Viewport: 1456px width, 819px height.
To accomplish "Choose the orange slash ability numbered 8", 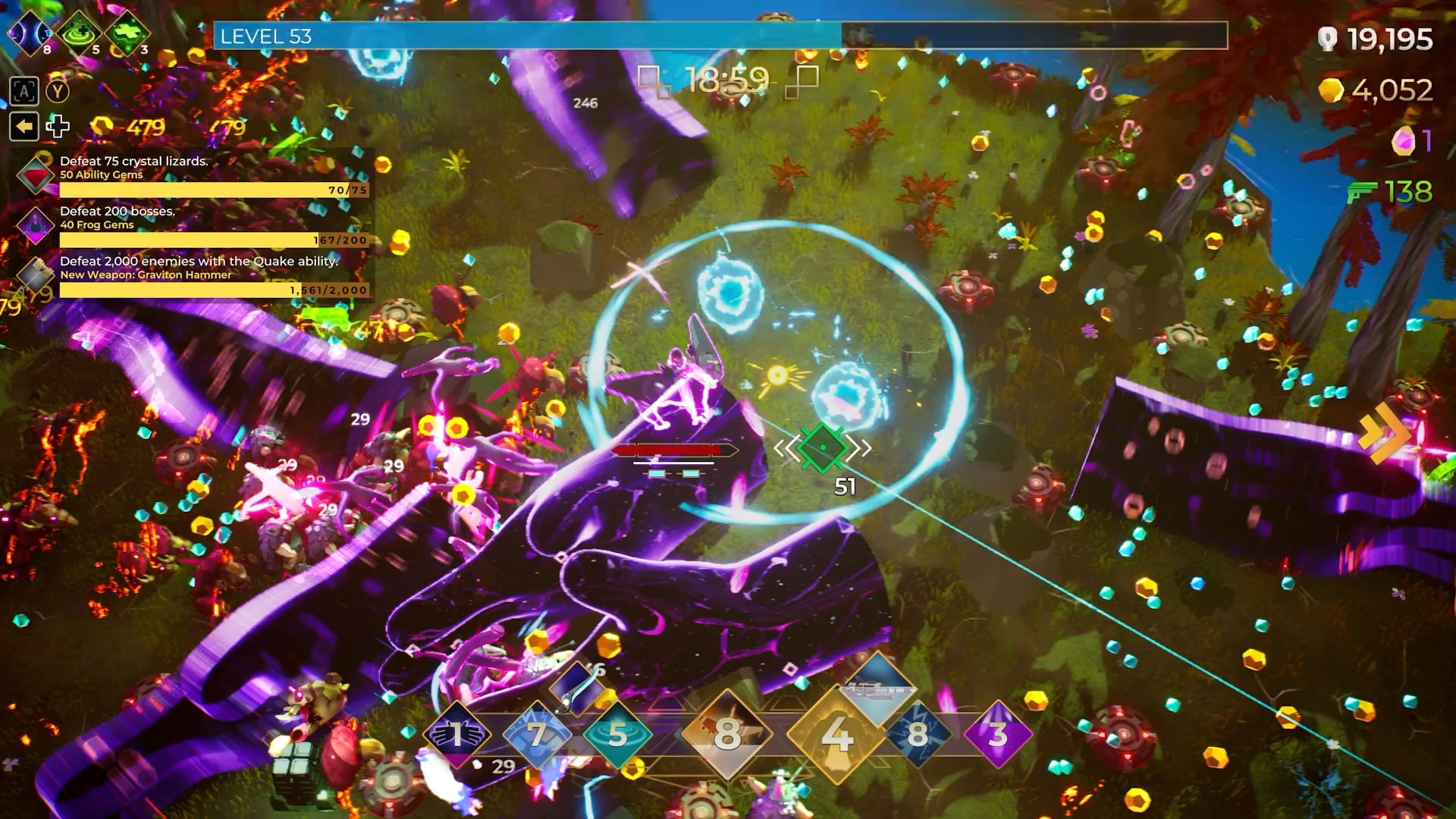I will point(726,733).
